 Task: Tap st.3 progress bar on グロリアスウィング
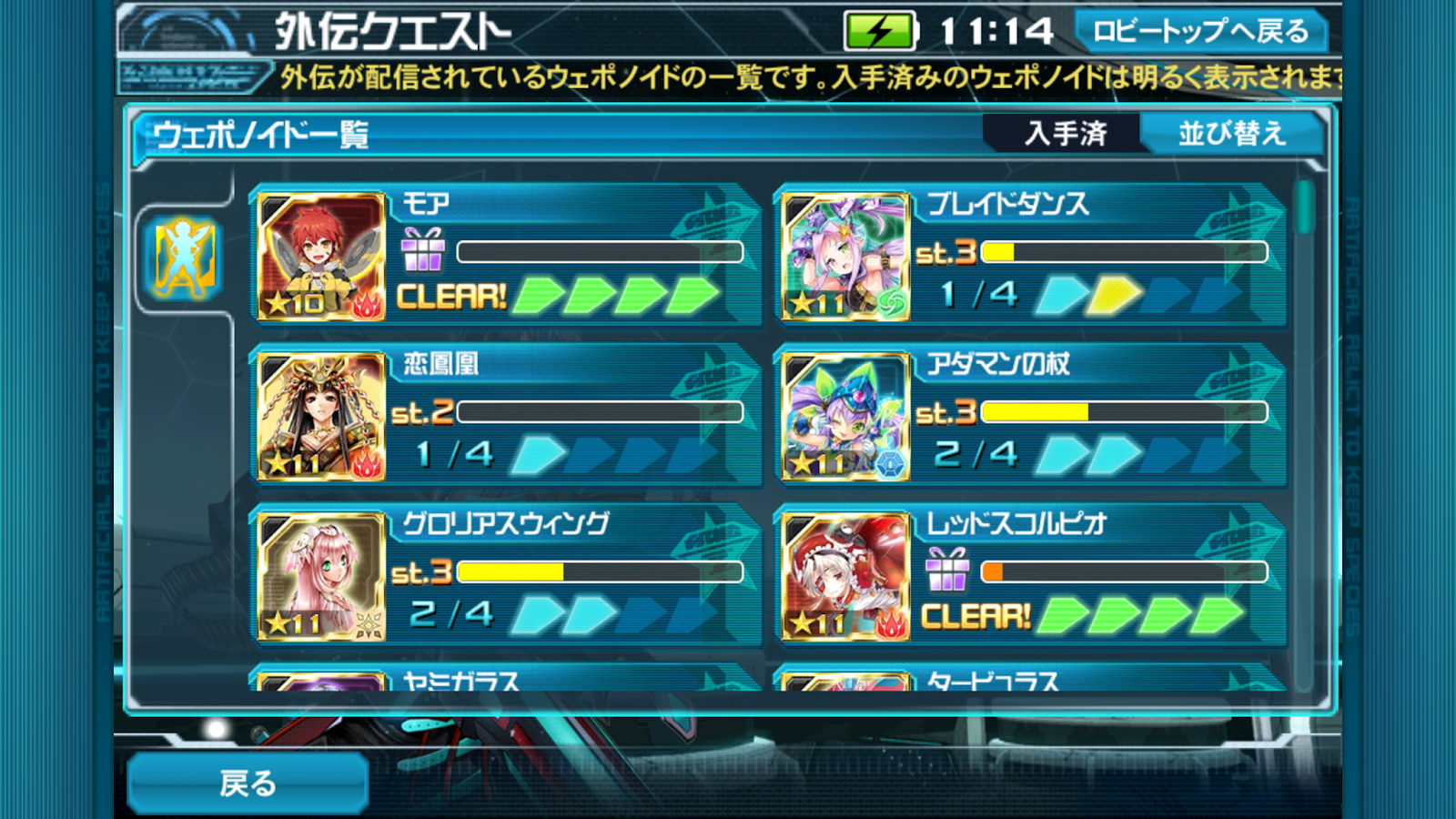tap(564, 570)
